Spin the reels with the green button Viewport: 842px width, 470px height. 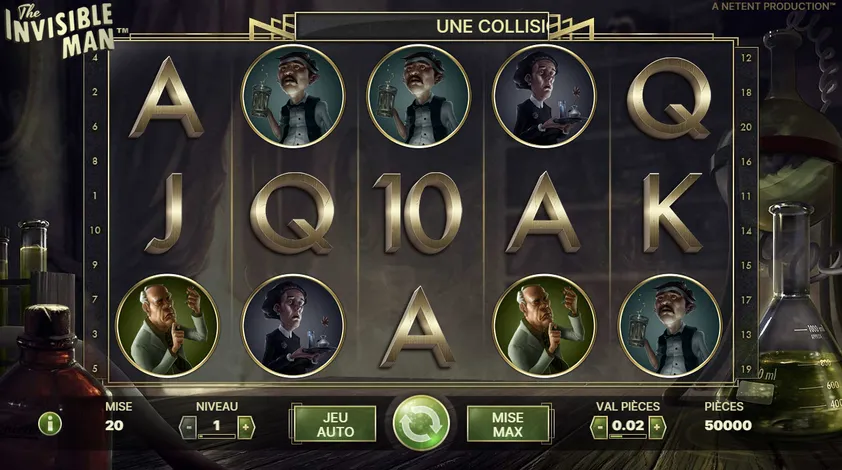point(421,424)
